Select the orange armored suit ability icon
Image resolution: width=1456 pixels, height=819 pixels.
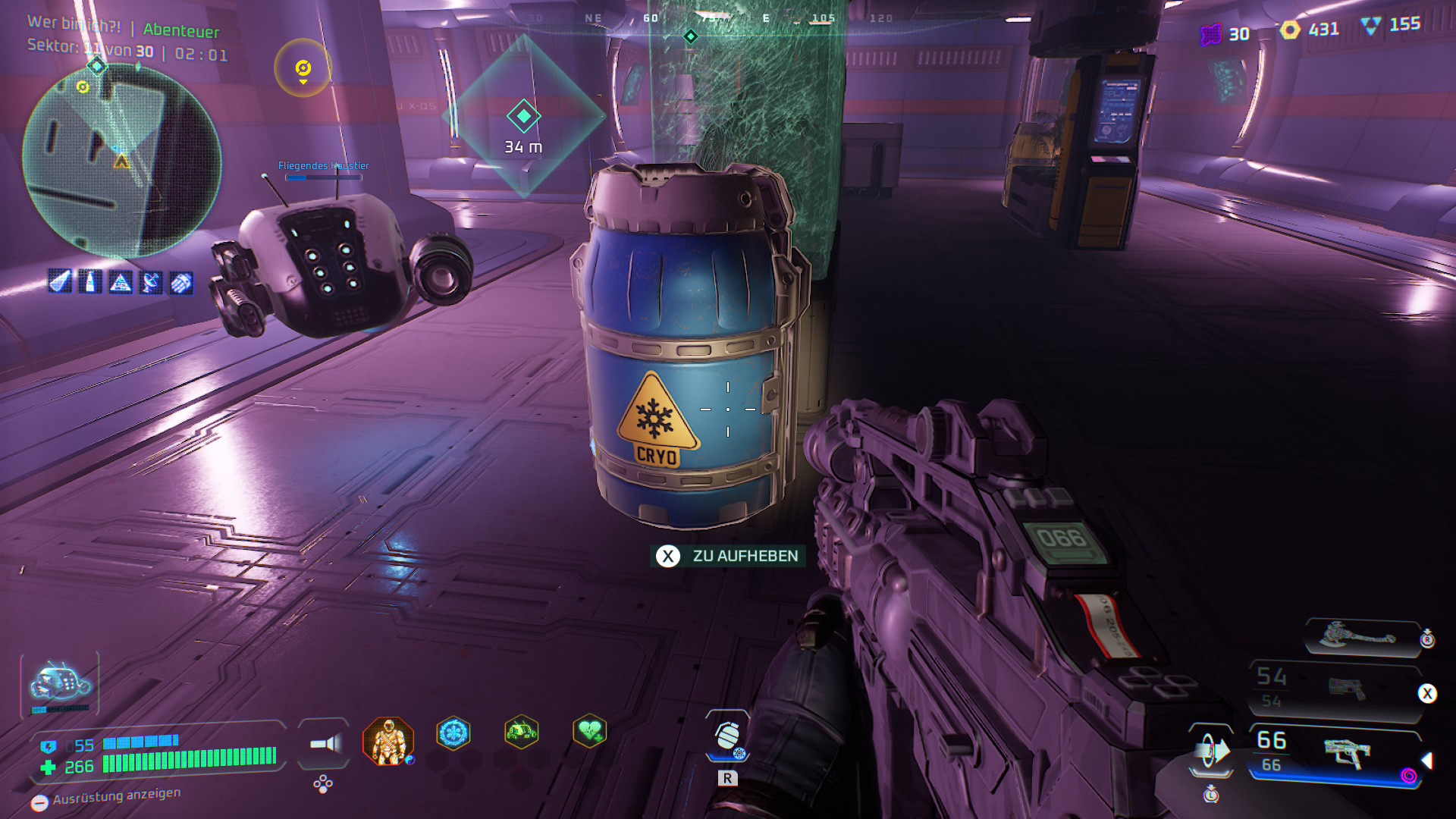[x=388, y=741]
